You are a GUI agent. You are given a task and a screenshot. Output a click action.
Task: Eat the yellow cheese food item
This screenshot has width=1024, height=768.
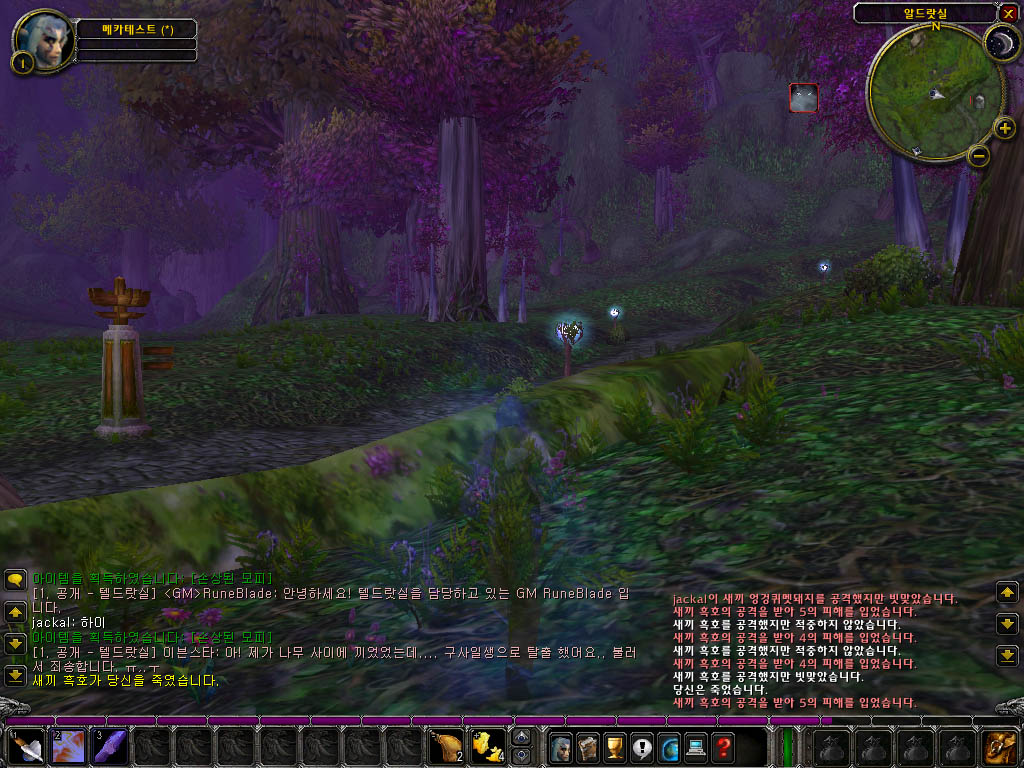pos(487,747)
